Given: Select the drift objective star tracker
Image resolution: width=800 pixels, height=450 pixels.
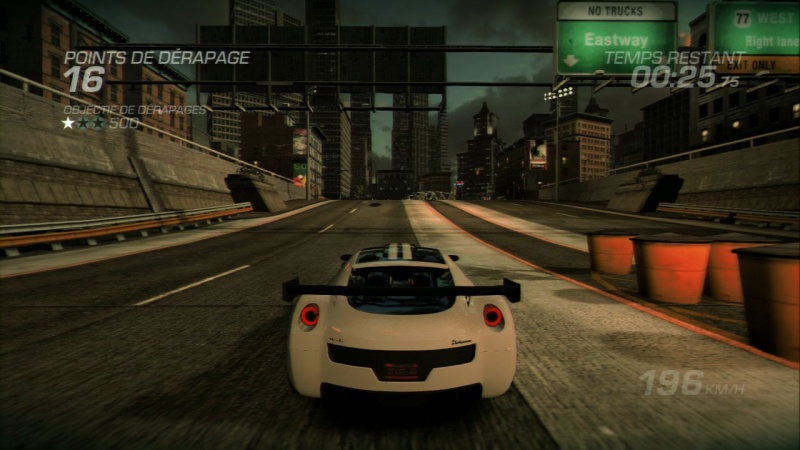Looking at the screenshot, I should [83, 123].
